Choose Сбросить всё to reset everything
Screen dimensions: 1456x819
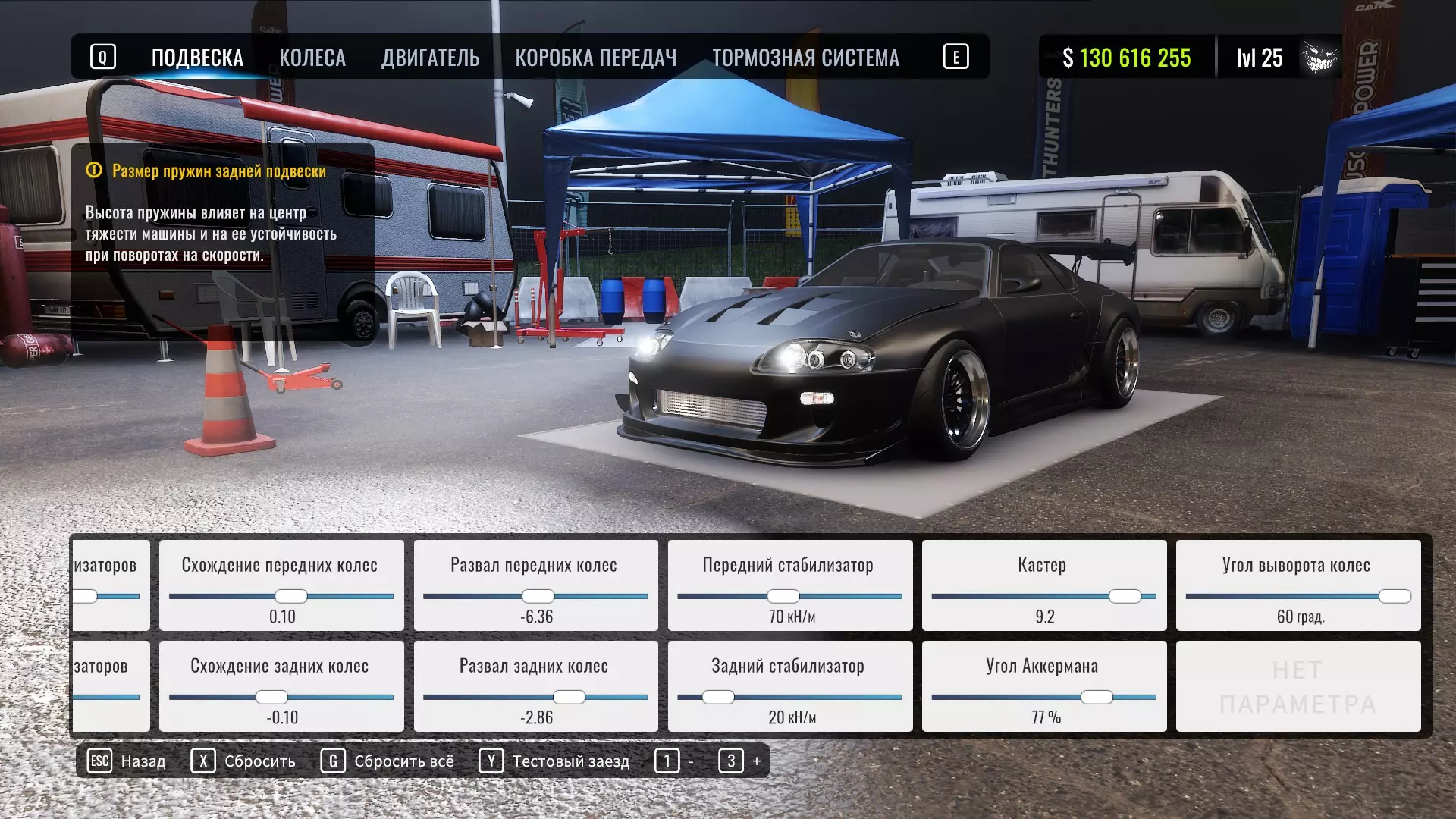tap(388, 761)
